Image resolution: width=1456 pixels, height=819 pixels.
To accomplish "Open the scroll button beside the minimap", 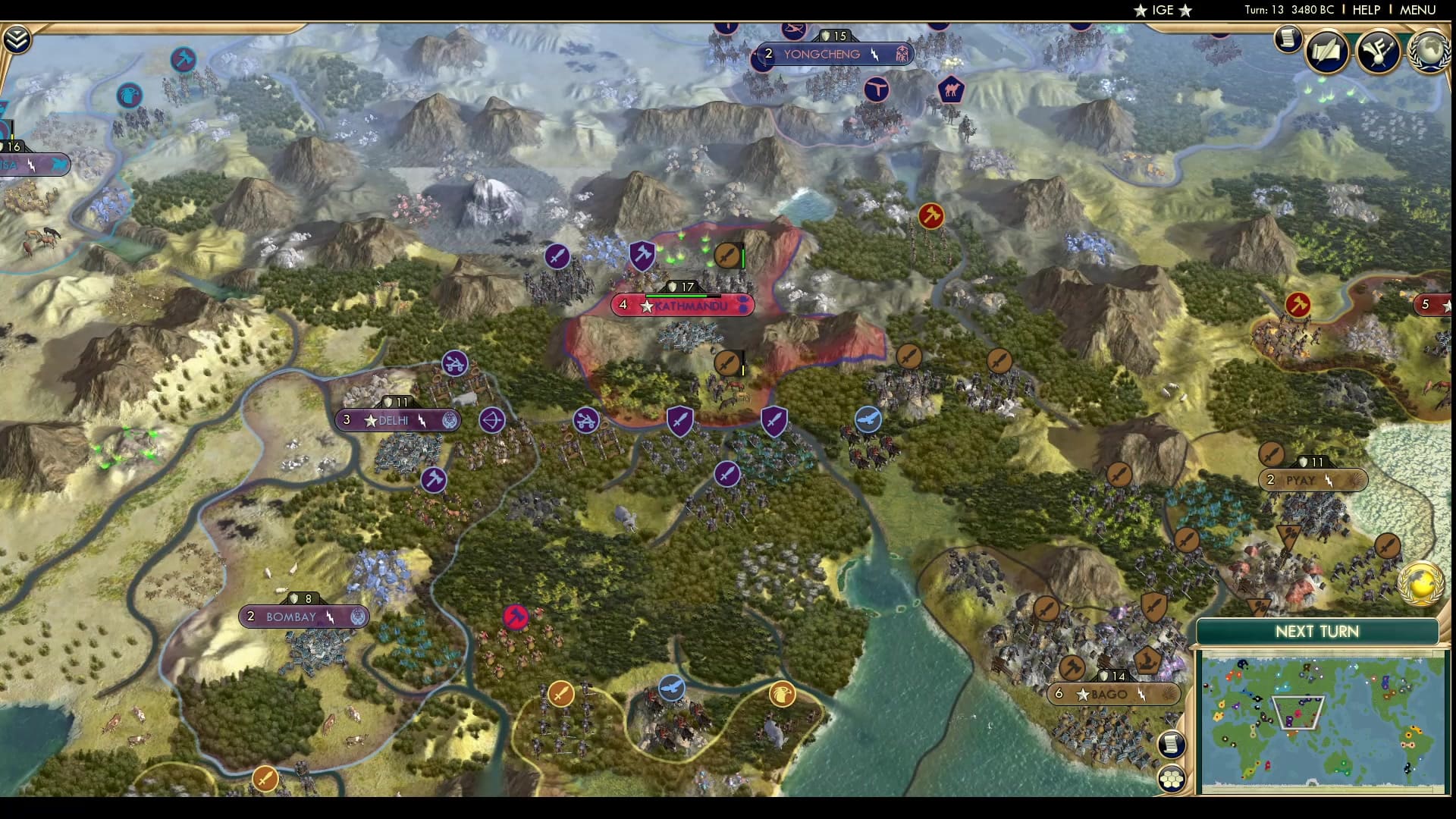I will [x=1171, y=743].
